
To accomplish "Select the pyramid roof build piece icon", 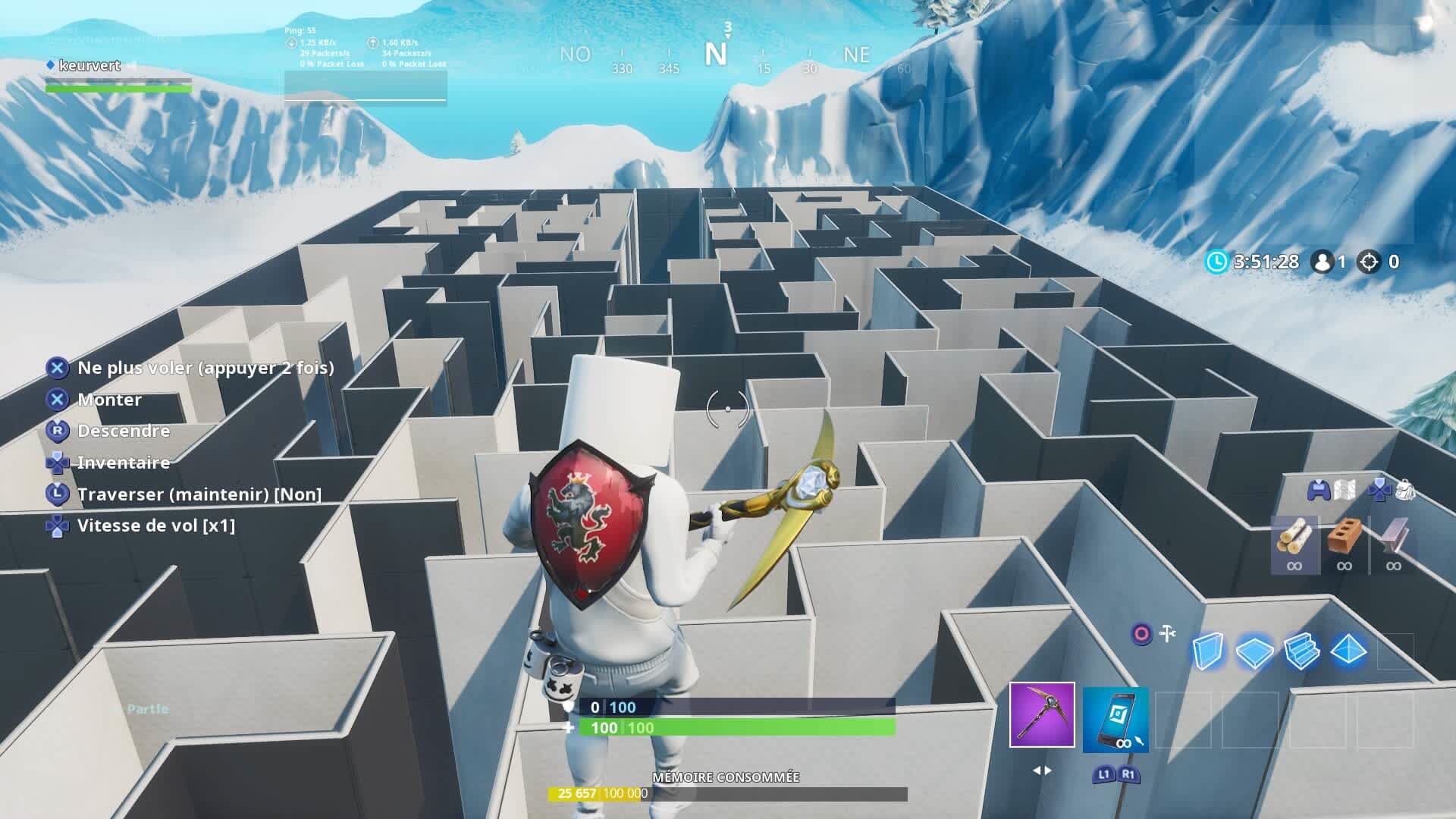I will pos(1348,650).
